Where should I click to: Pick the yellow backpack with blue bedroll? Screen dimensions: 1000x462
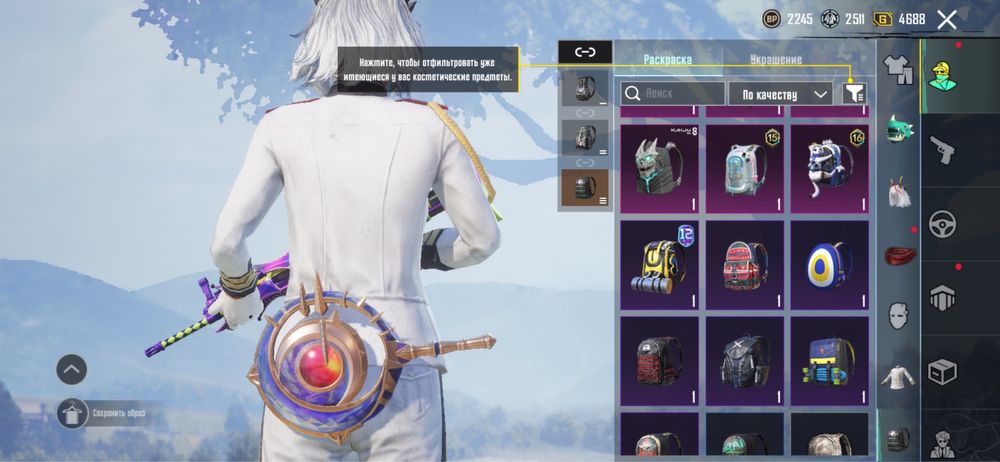[658, 264]
